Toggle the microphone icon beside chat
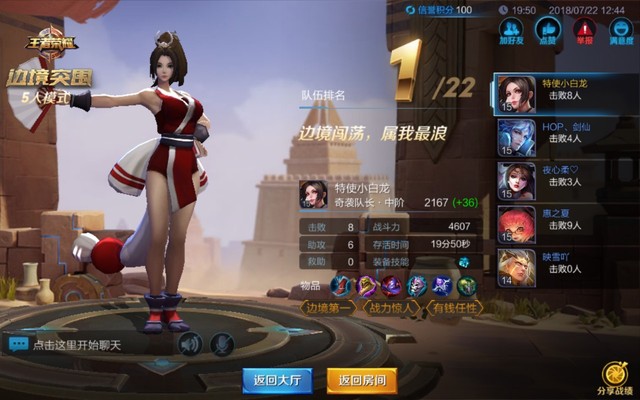 click(222, 344)
